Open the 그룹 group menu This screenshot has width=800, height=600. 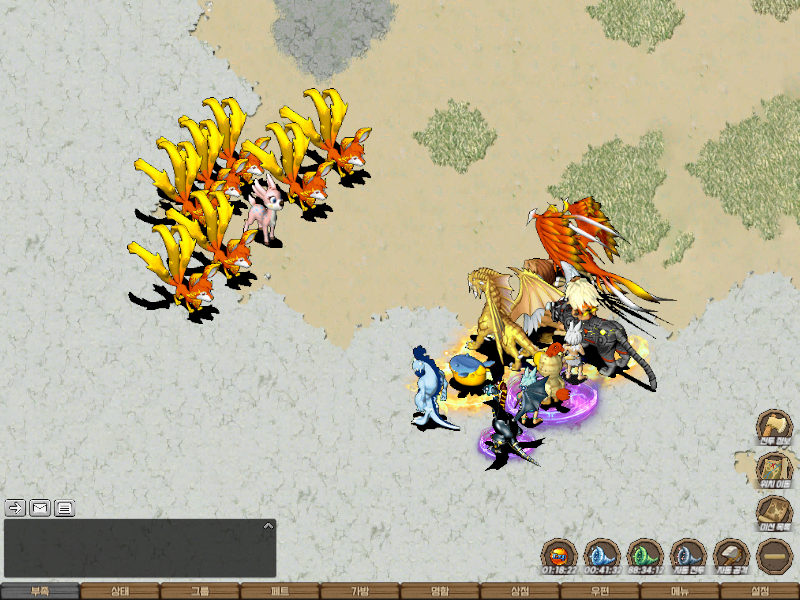pyautogui.click(x=200, y=591)
